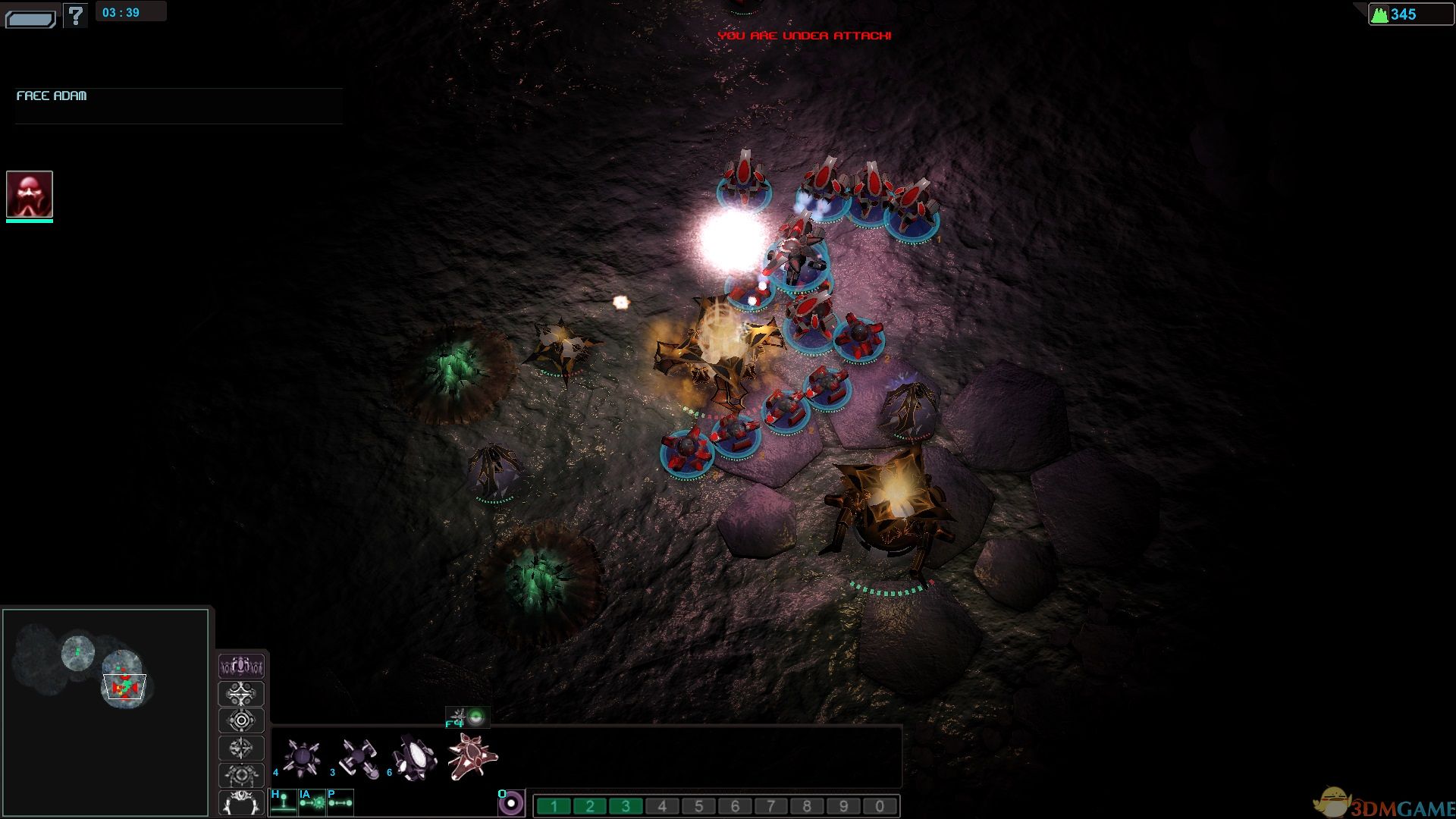Activate the IA attack-move command
This screenshot has width=1456, height=819.
coord(312,802)
